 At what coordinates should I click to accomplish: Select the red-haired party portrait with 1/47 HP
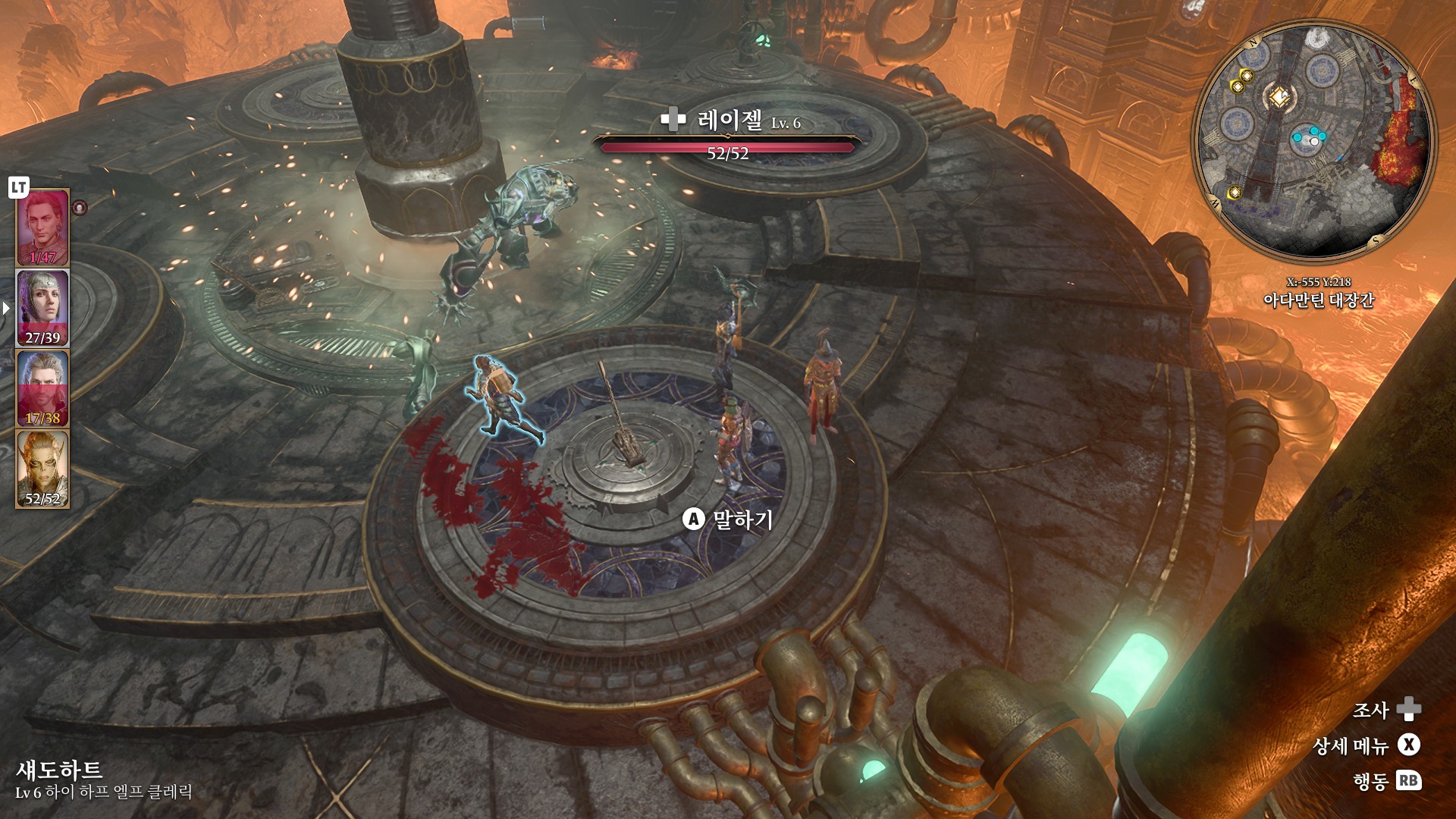point(42,227)
